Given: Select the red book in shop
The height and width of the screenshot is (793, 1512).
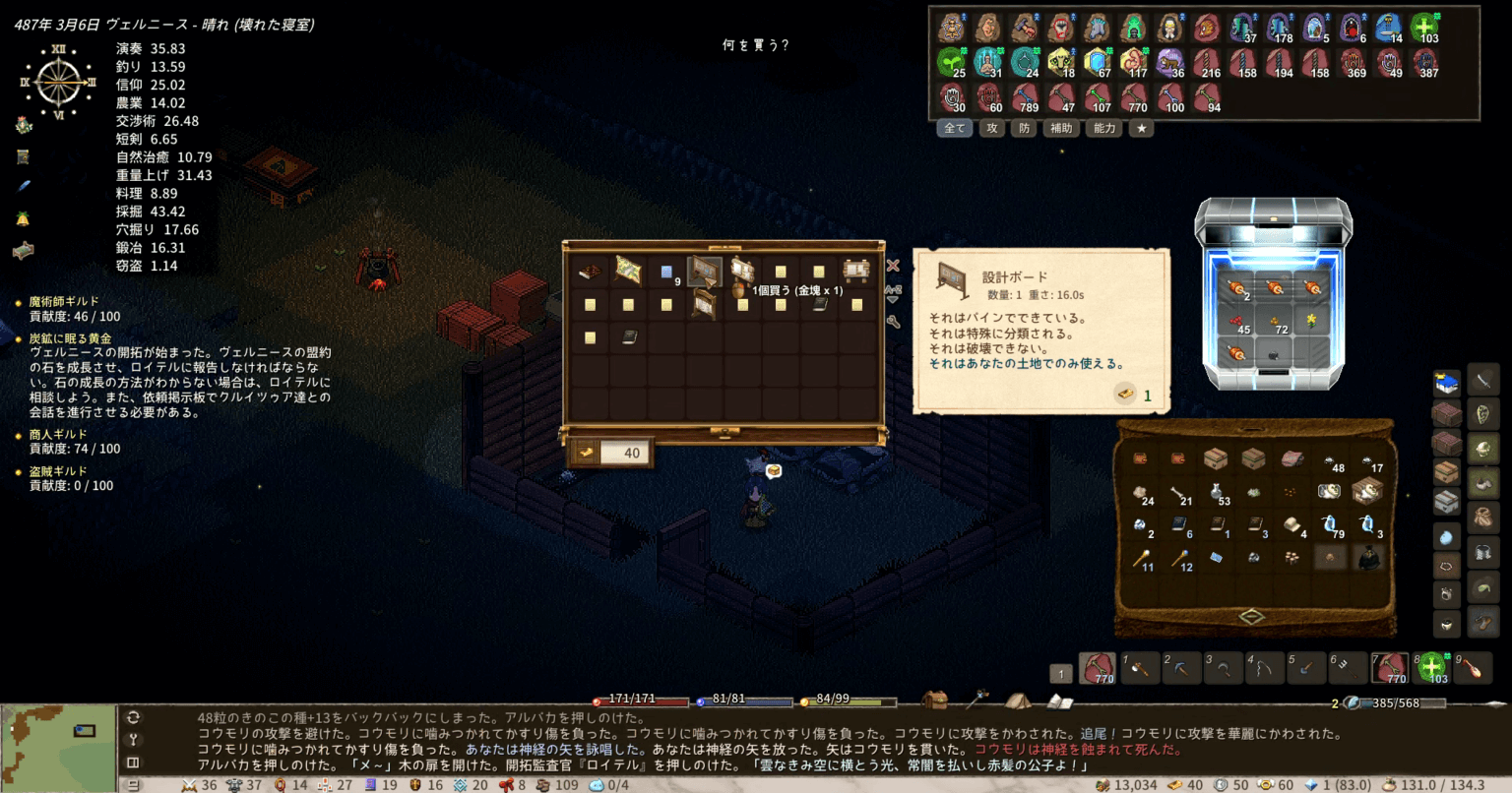Looking at the screenshot, I should (591, 271).
